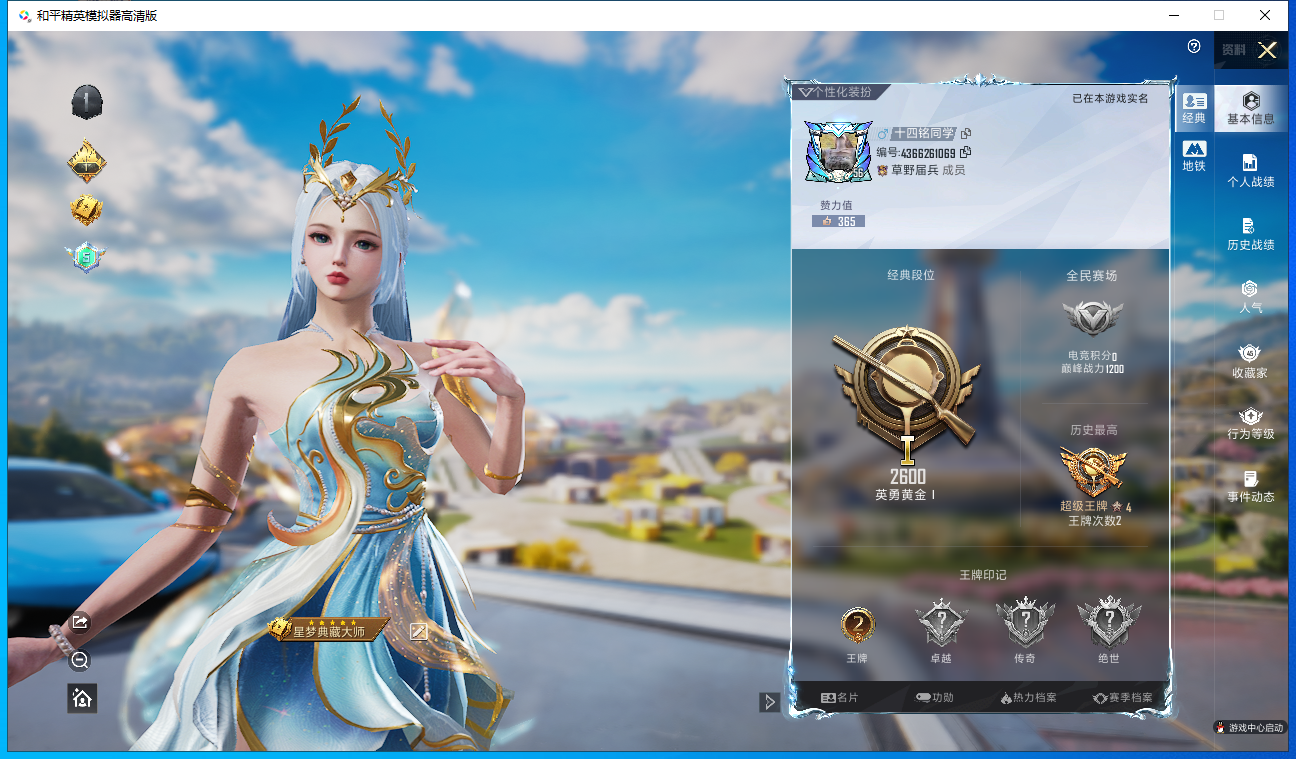The width and height of the screenshot is (1296, 759).
Task: Open 热力档案 bottom tab
Action: (1028, 697)
